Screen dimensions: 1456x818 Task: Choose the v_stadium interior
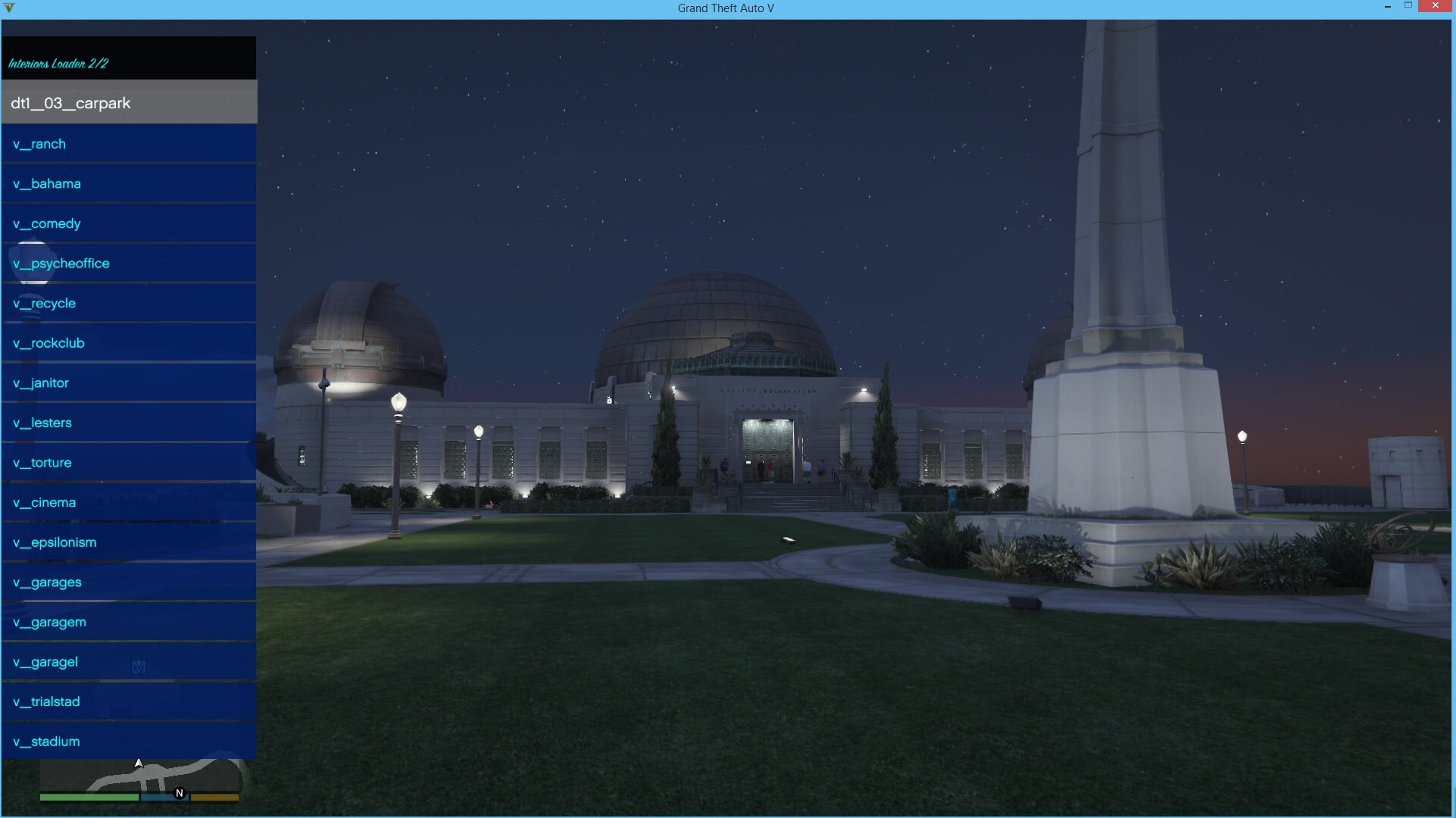[129, 742]
